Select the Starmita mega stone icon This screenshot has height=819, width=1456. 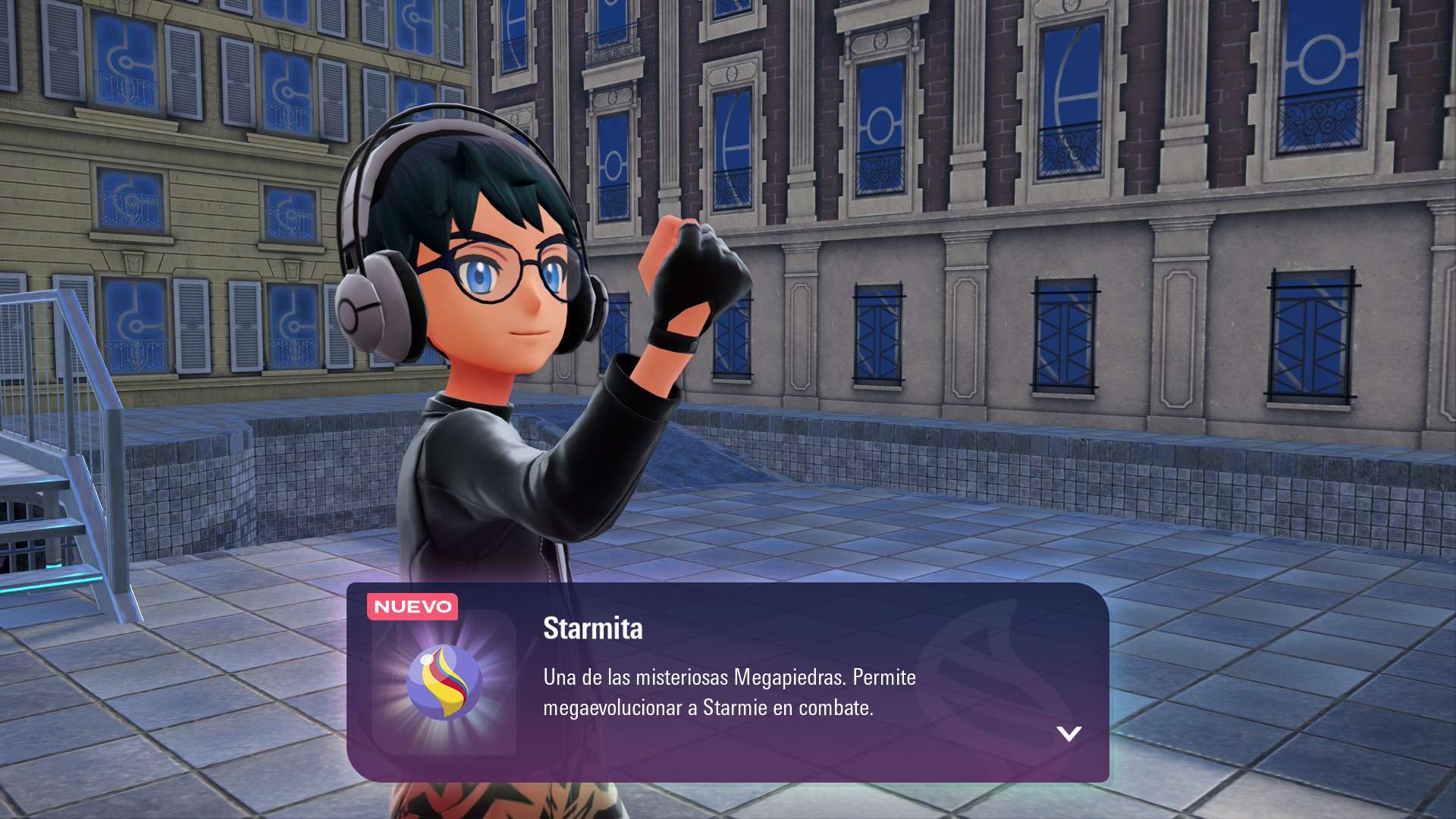pos(444,682)
